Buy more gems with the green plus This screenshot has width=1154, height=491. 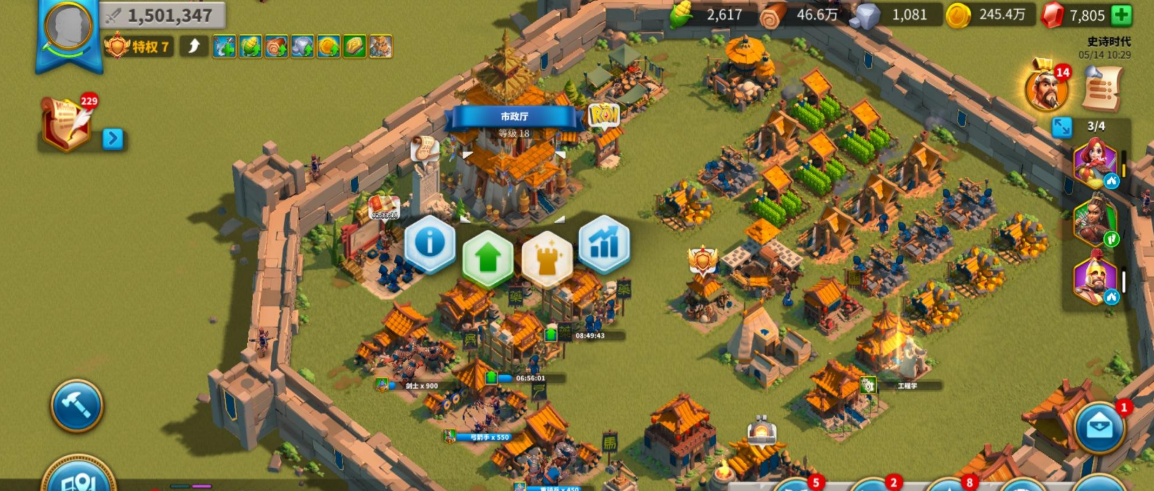(x=1122, y=15)
